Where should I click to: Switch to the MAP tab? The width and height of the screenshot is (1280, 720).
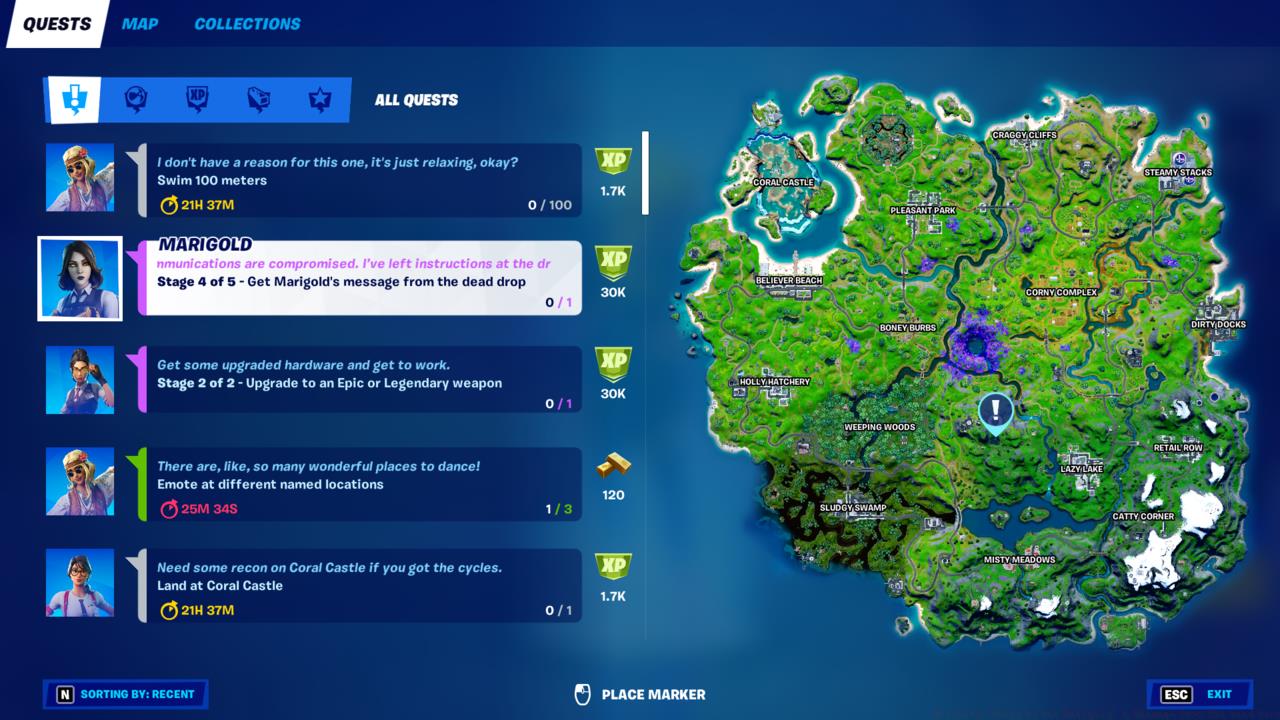point(140,24)
